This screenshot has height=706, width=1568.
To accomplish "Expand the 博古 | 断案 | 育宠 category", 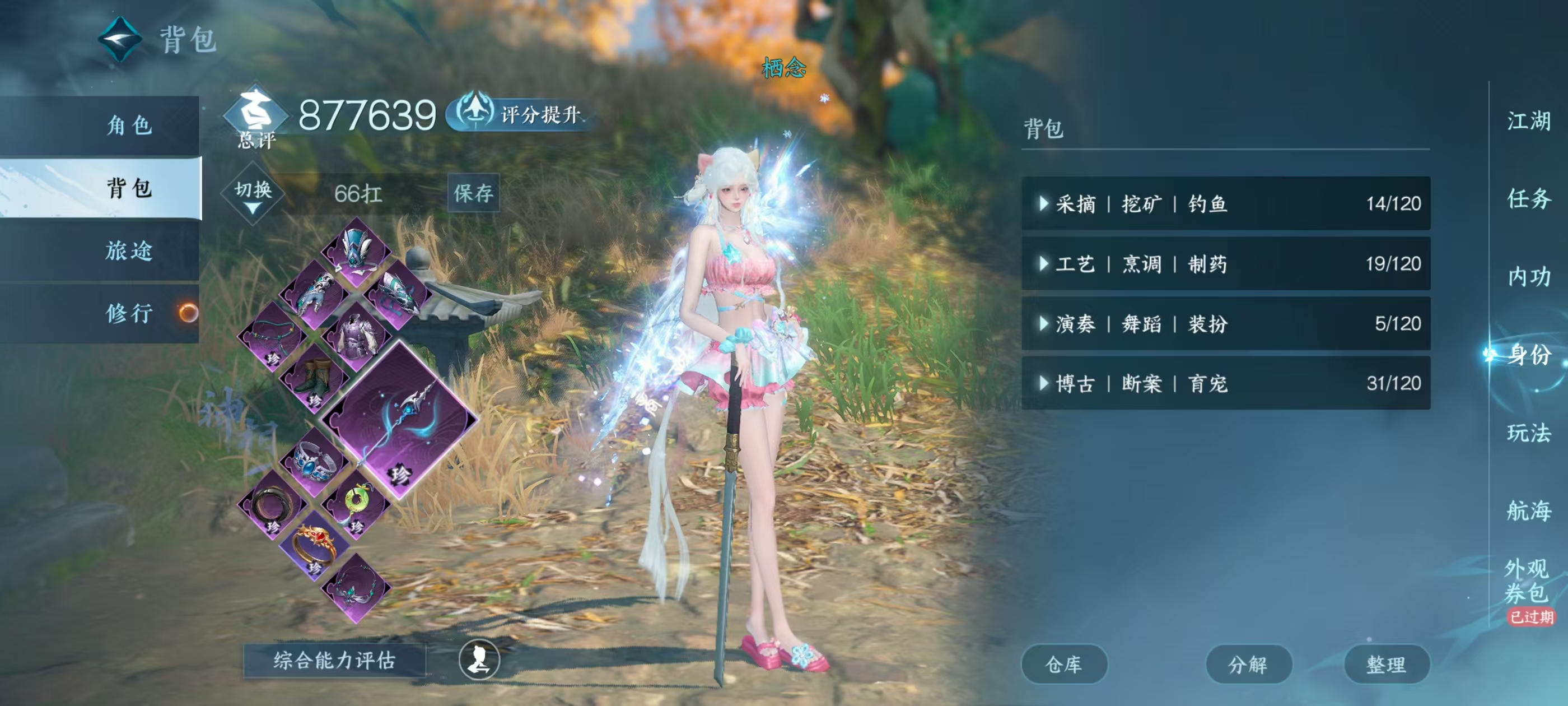I will [x=1225, y=383].
